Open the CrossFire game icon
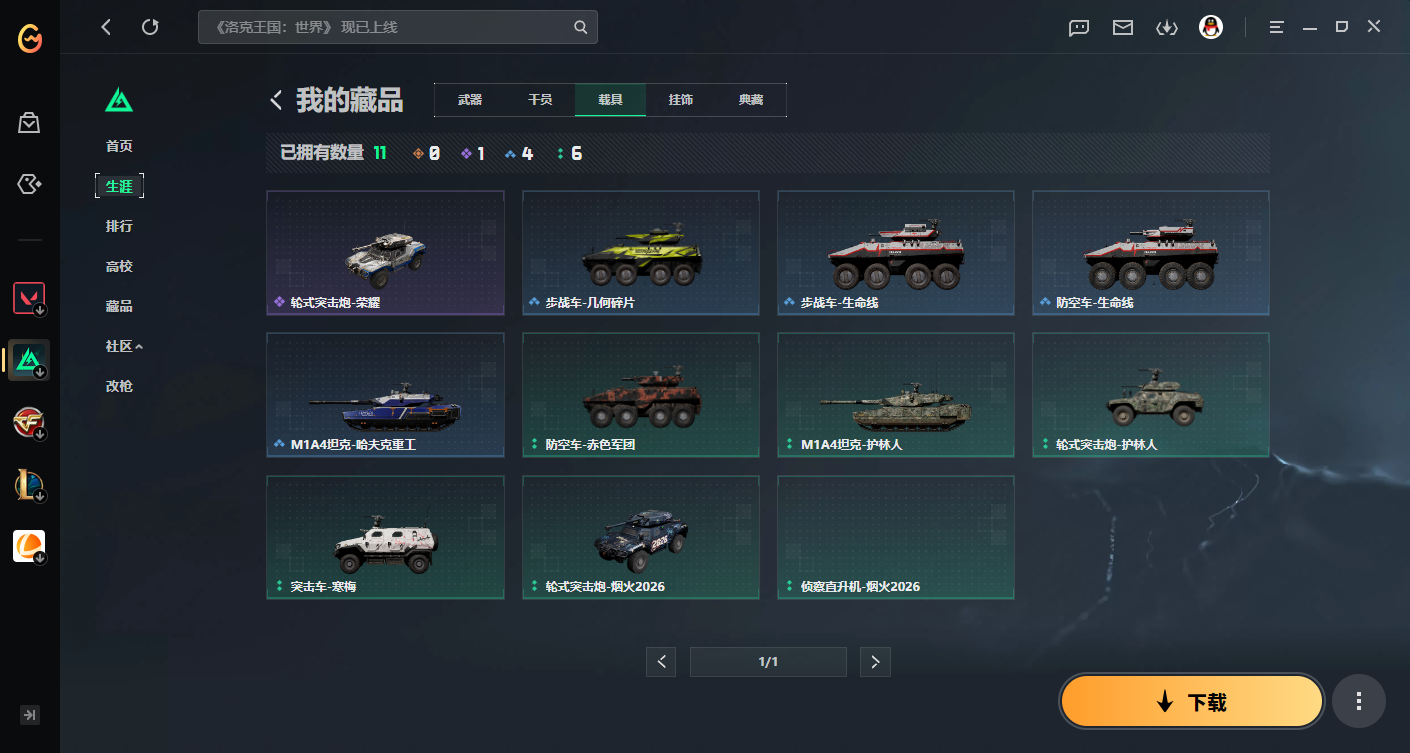 point(29,421)
